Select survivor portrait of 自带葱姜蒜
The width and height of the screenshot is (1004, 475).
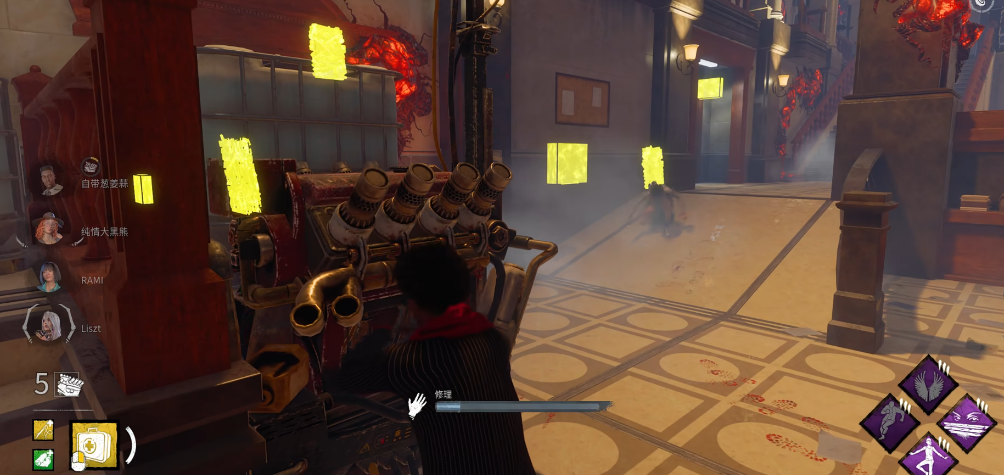pos(48,179)
